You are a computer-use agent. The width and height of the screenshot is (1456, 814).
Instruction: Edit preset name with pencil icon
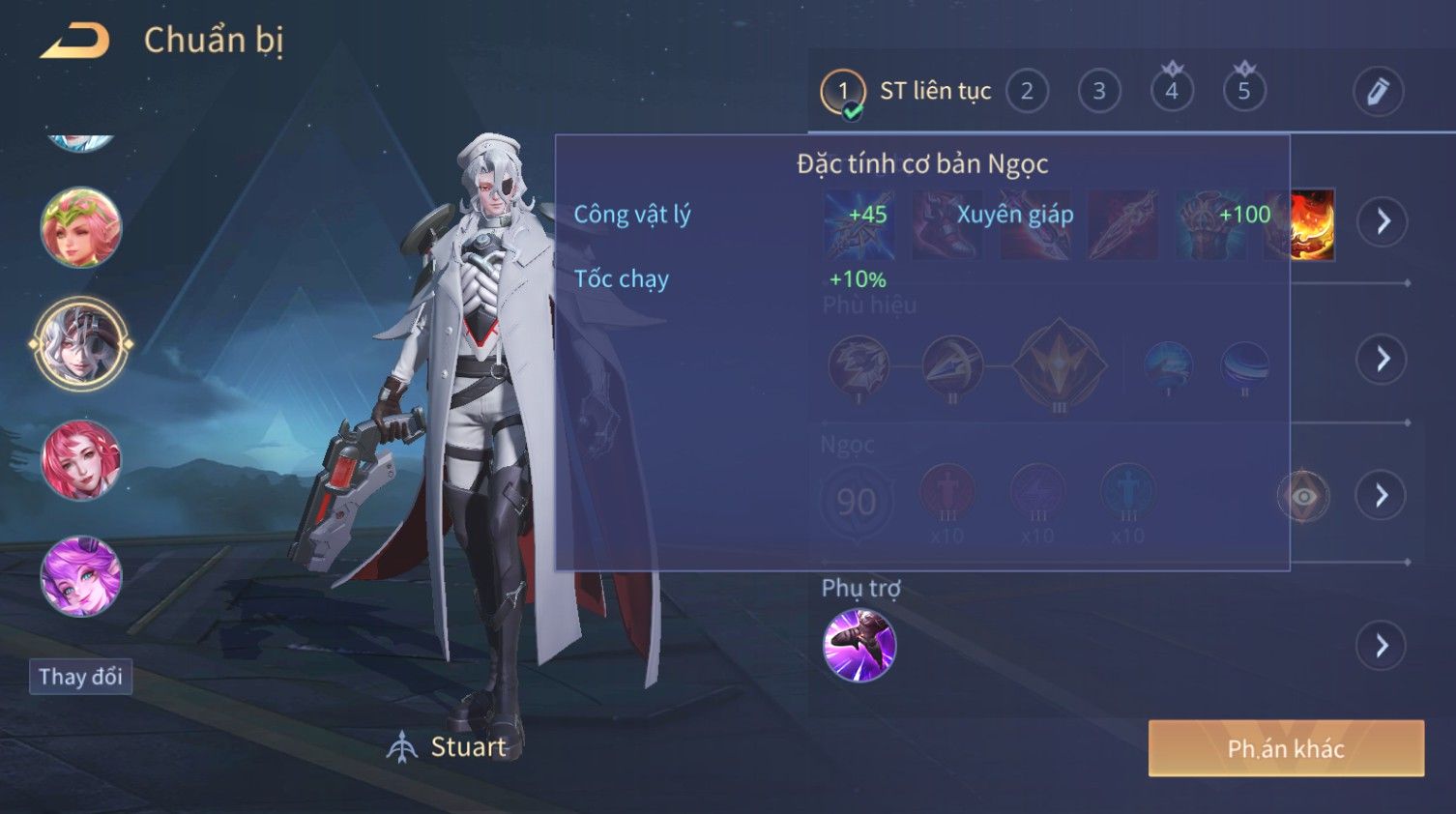(1378, 91)
